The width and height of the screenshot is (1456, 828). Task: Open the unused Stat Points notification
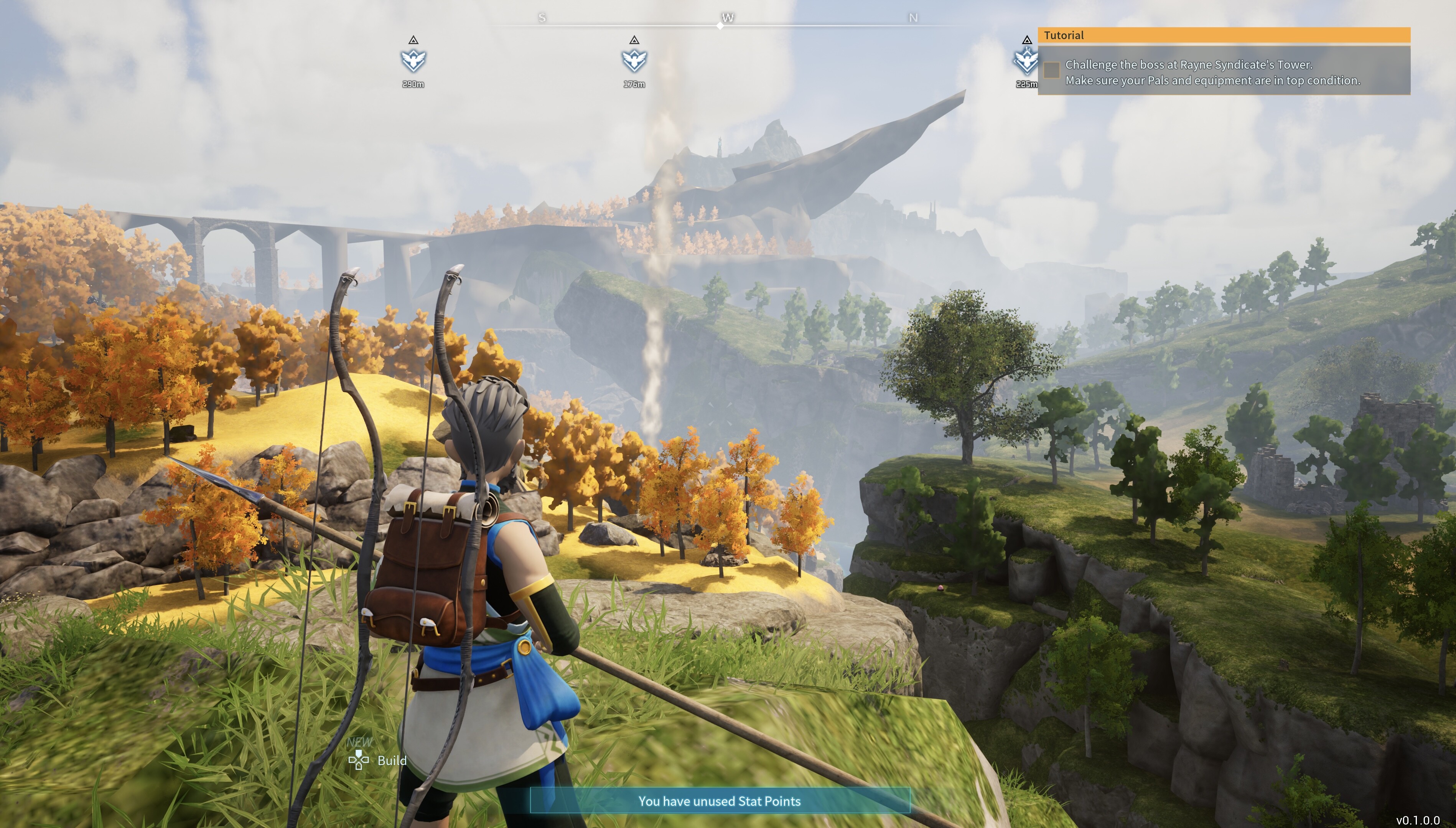(720, 801)
